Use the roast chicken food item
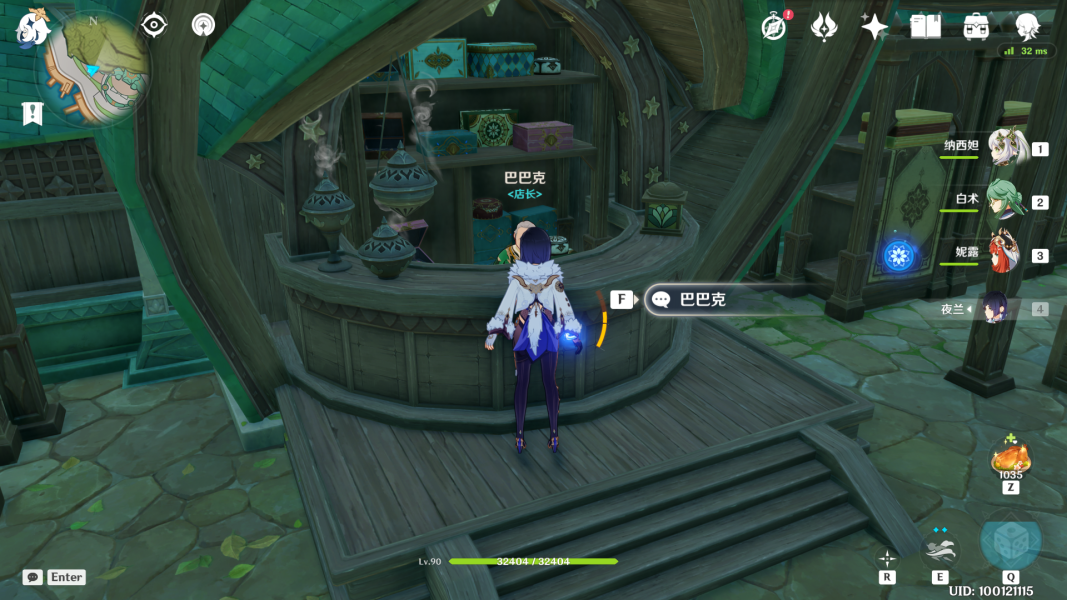1067x600 pixels. pyautogui.click(x=1010, y=460)
